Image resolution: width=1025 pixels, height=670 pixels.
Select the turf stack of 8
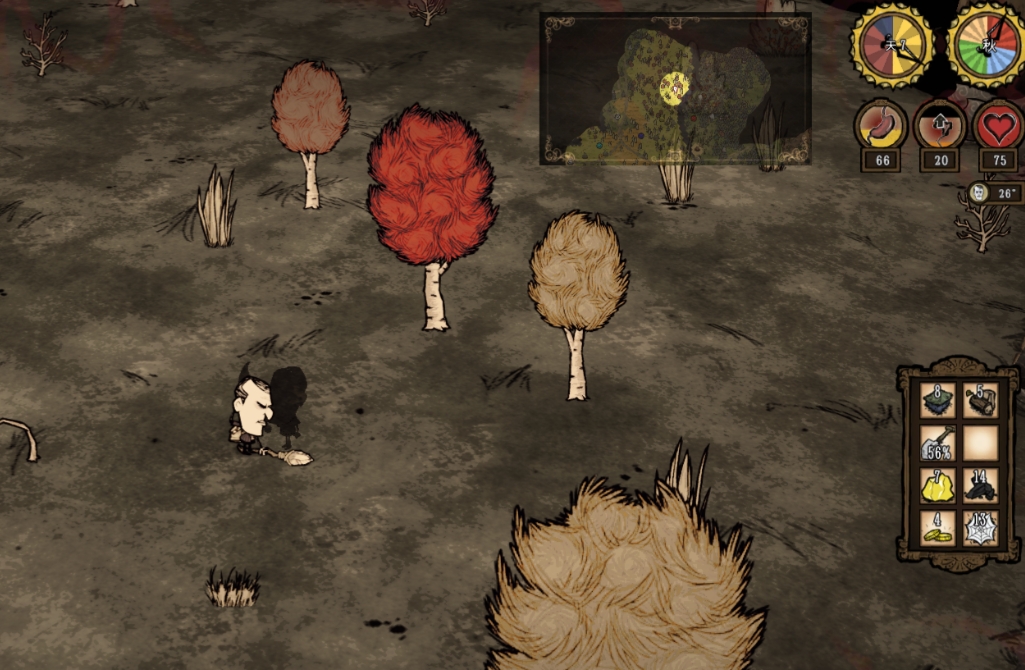937,400
